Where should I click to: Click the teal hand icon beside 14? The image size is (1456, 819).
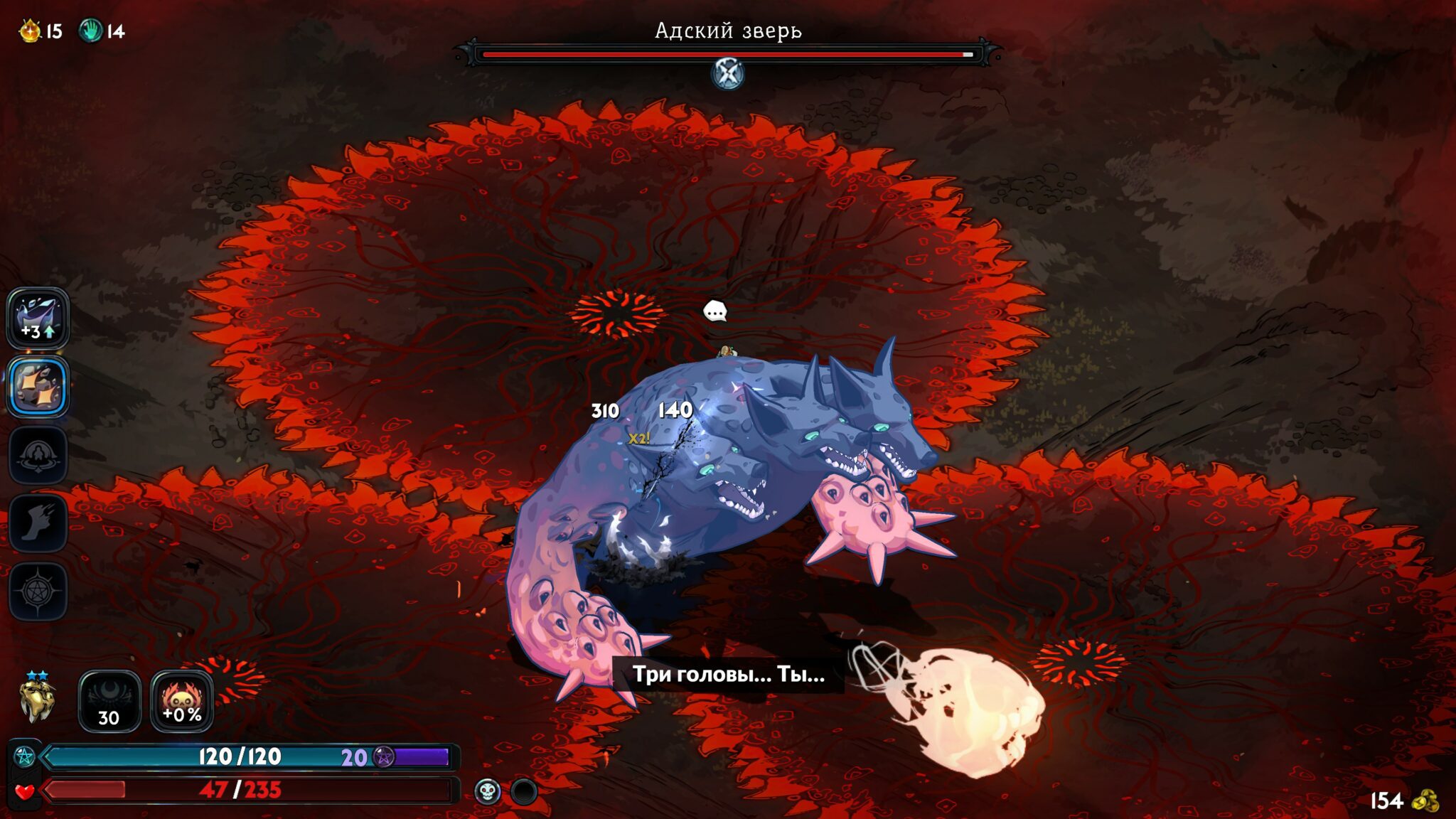click(90, 31)
